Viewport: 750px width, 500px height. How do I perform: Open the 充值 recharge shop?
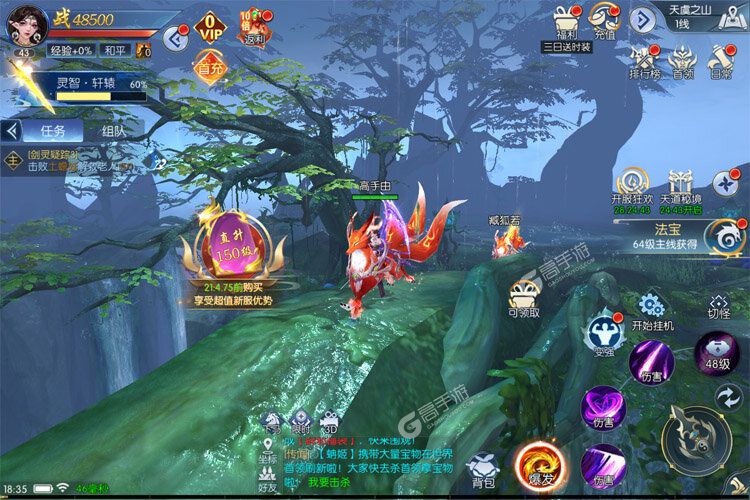(x=604, y=20)
